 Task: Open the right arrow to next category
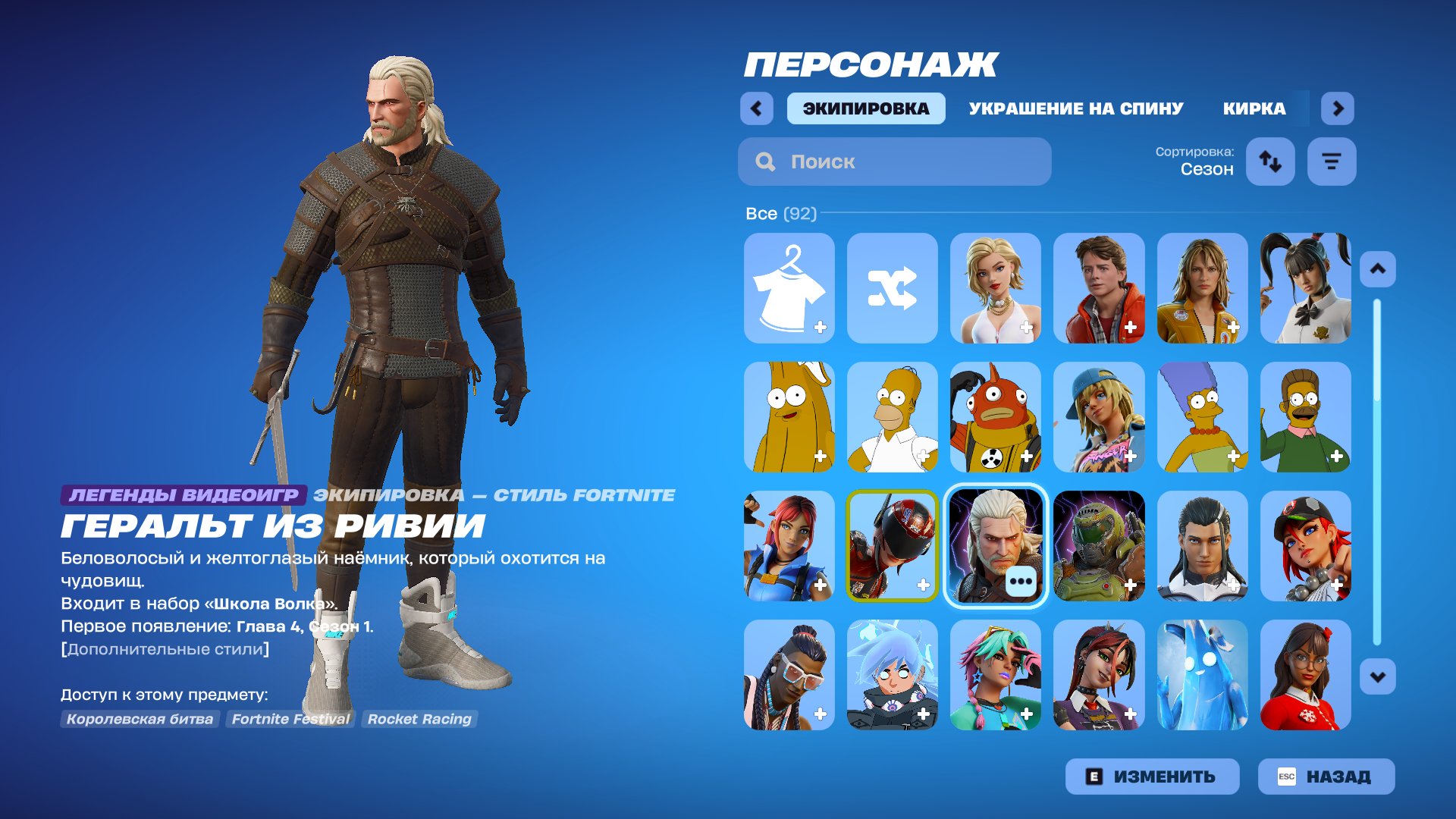point(1337,108)
